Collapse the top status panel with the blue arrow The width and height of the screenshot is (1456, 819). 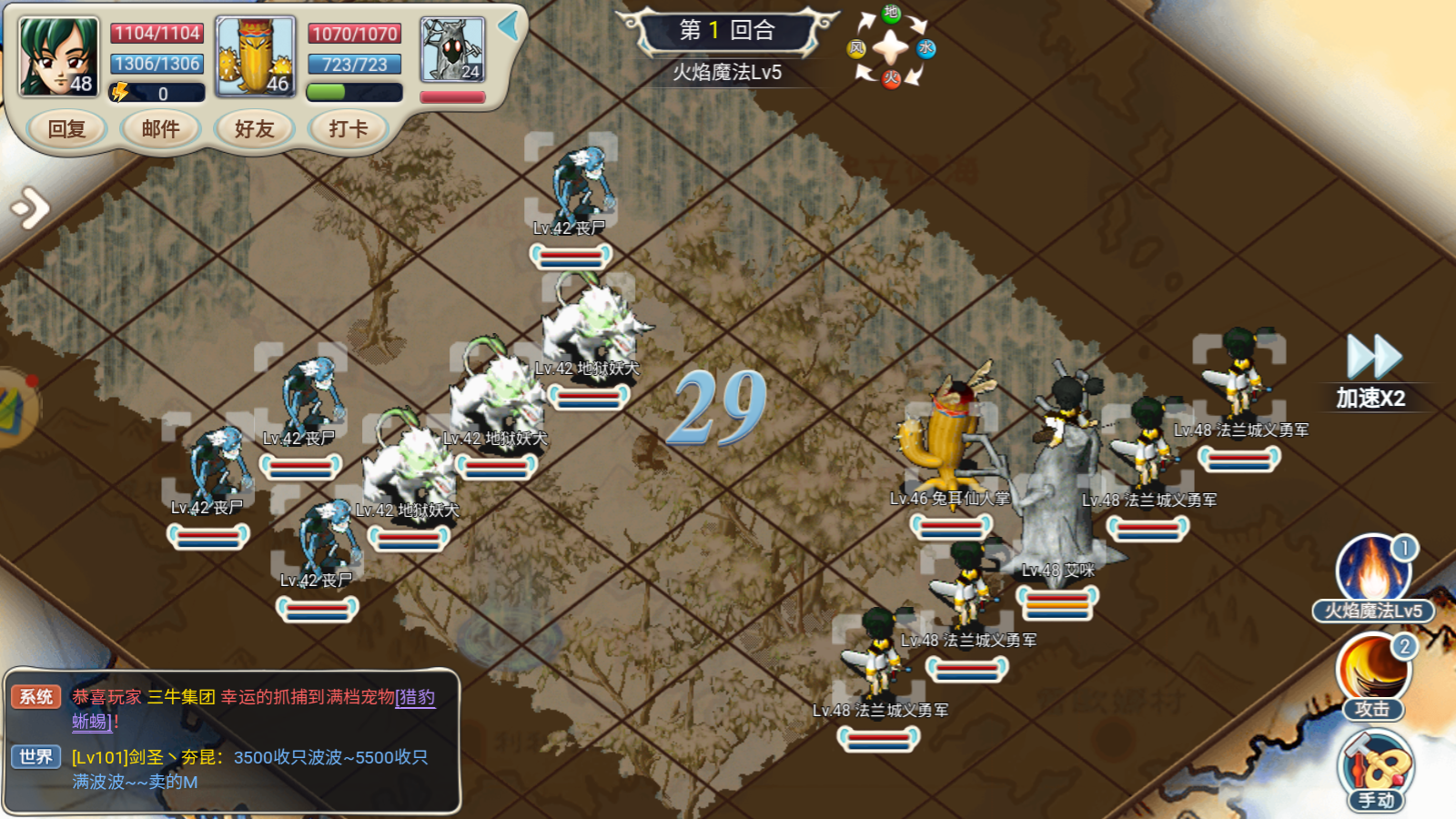509,25
